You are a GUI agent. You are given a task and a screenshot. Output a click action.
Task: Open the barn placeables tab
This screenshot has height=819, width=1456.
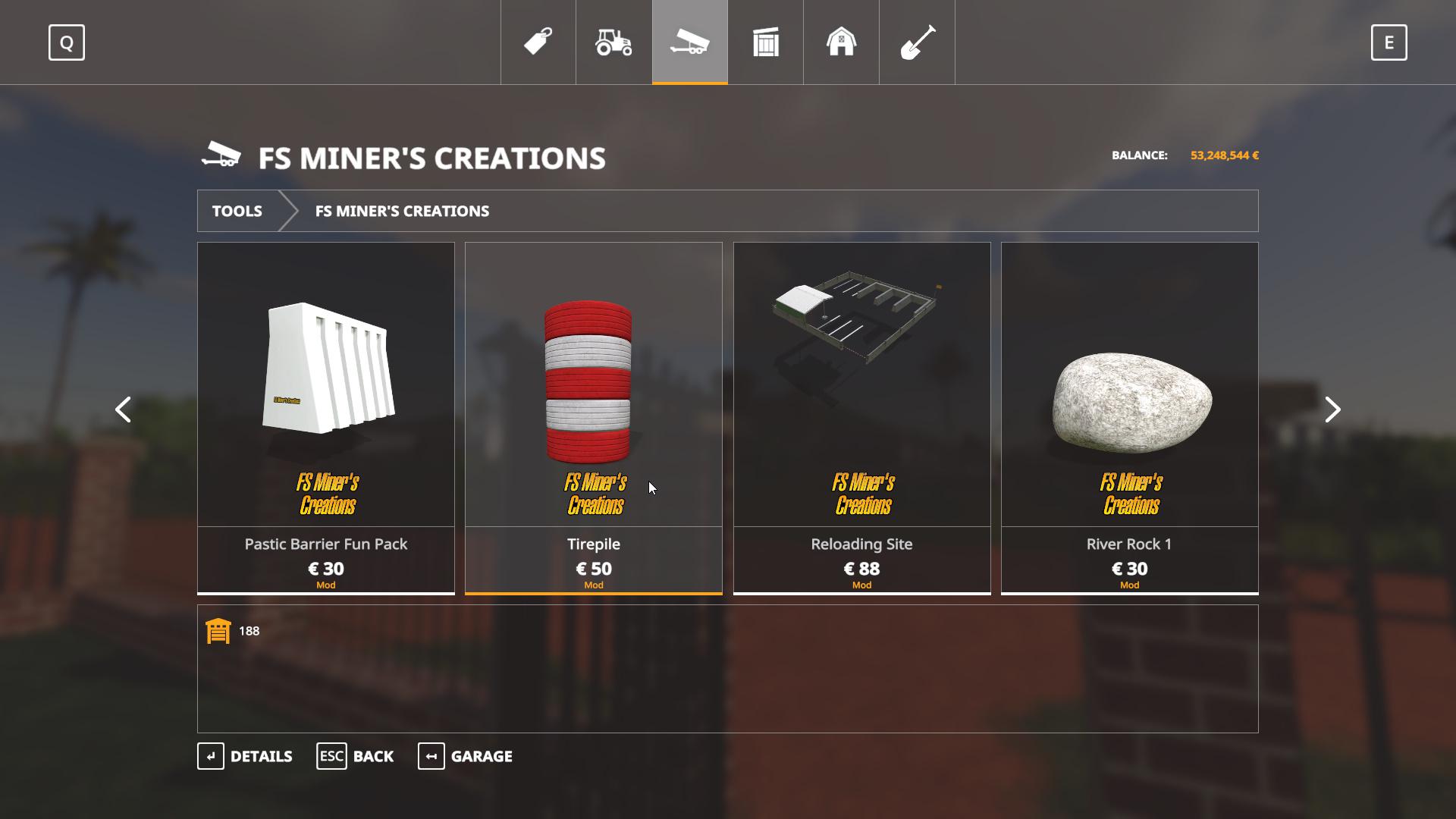click(x=841, y=42)
